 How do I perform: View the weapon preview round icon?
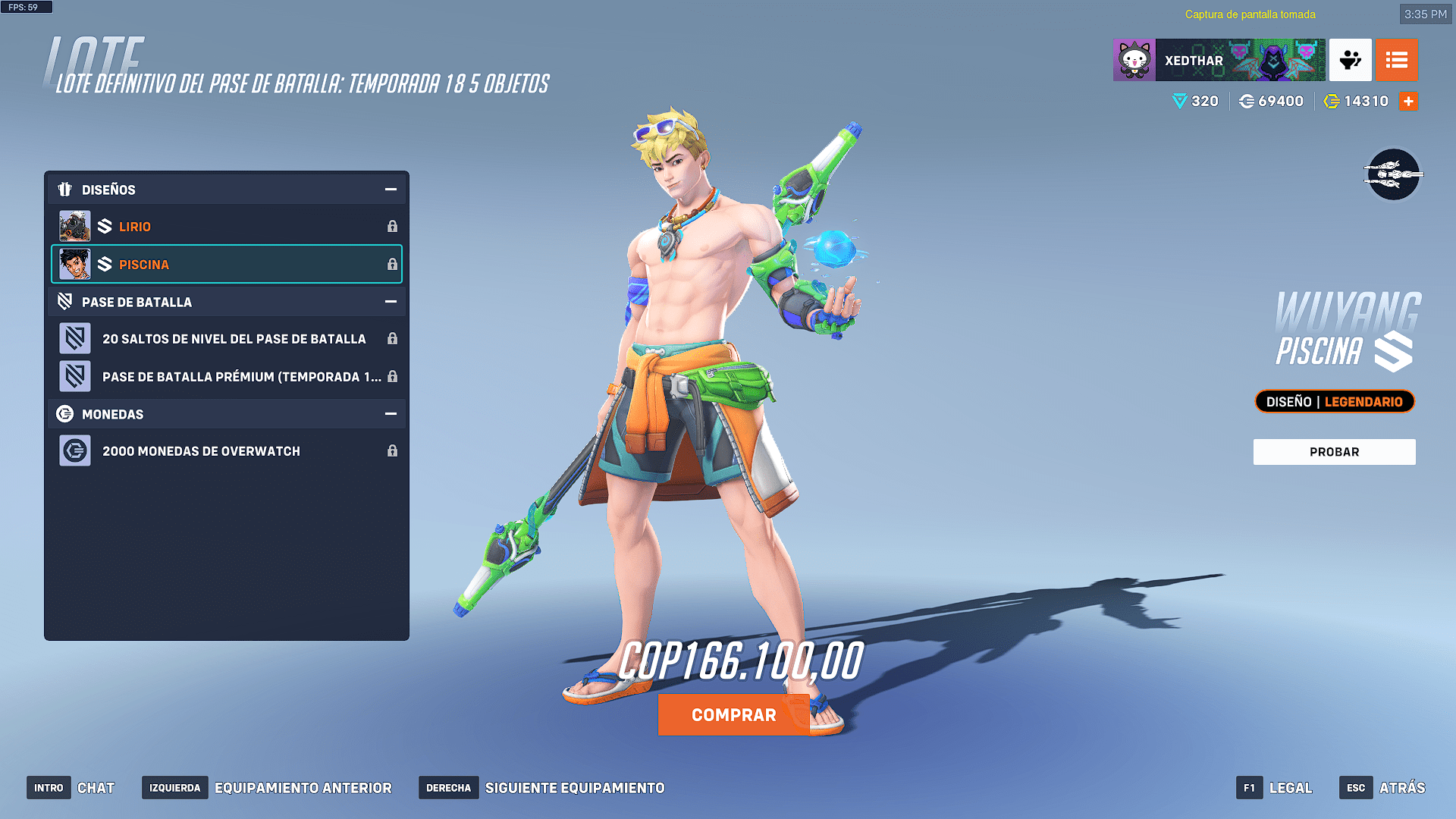click(1393, 175)
